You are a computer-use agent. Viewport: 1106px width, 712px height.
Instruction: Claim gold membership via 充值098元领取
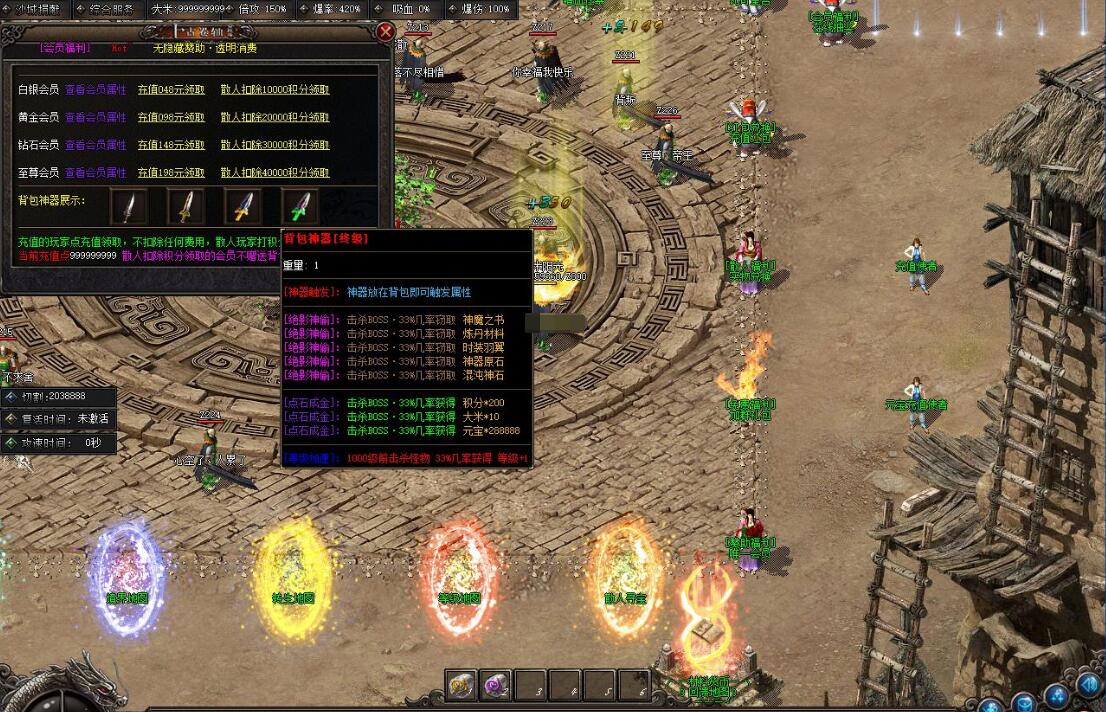171,117
